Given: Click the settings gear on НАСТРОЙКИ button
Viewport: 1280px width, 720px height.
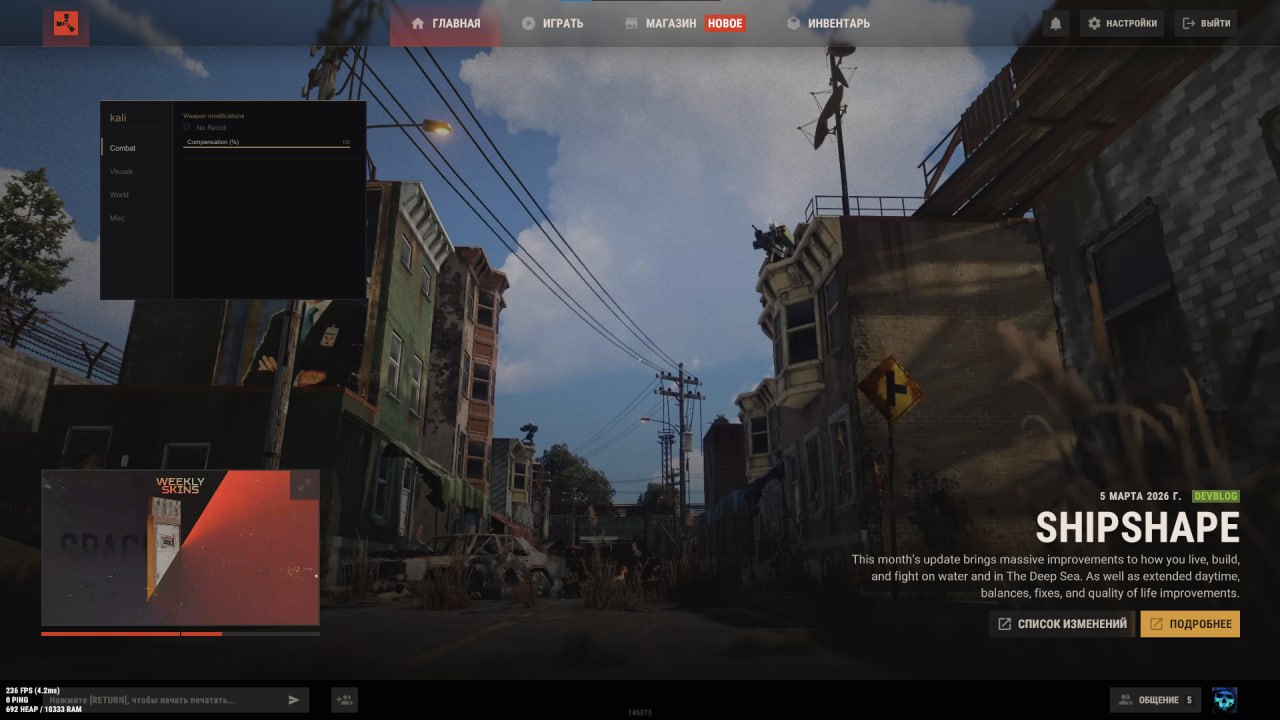Looking at the screenshot, I should click(1094, 22).
